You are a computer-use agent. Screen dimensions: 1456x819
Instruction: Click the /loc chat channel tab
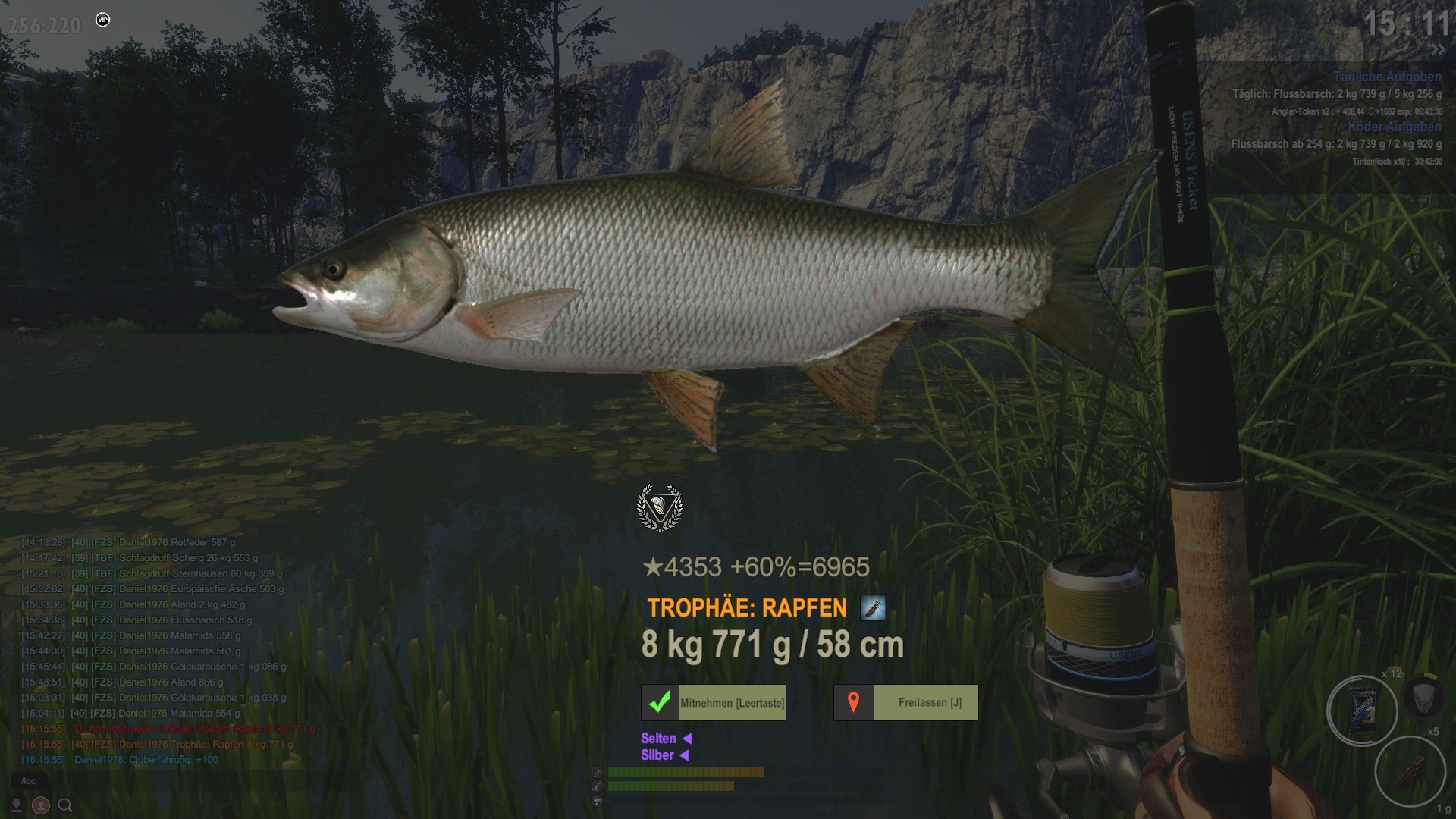(29, 780)
